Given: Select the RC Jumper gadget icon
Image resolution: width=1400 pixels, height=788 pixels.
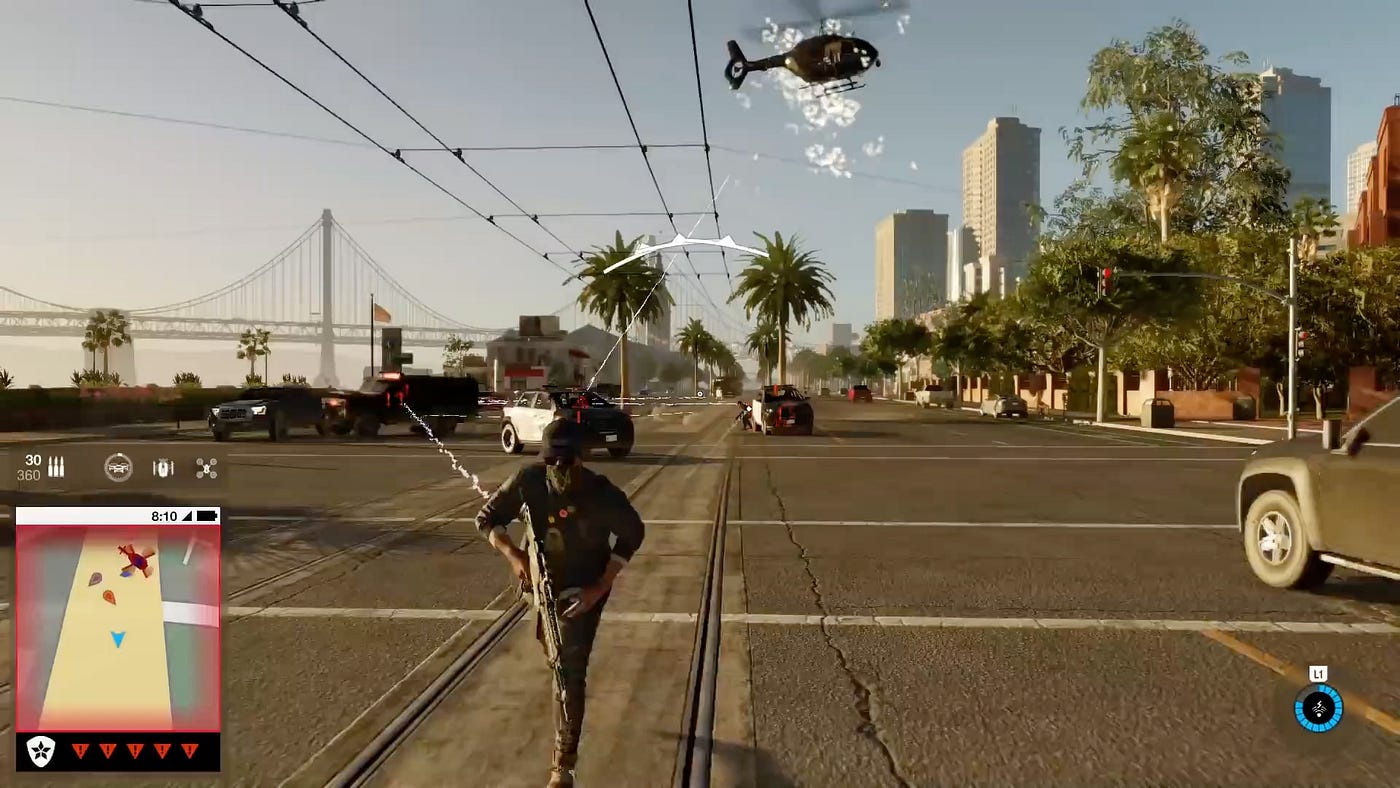Looking at the screenshot, I should click(x=120, y=466).
